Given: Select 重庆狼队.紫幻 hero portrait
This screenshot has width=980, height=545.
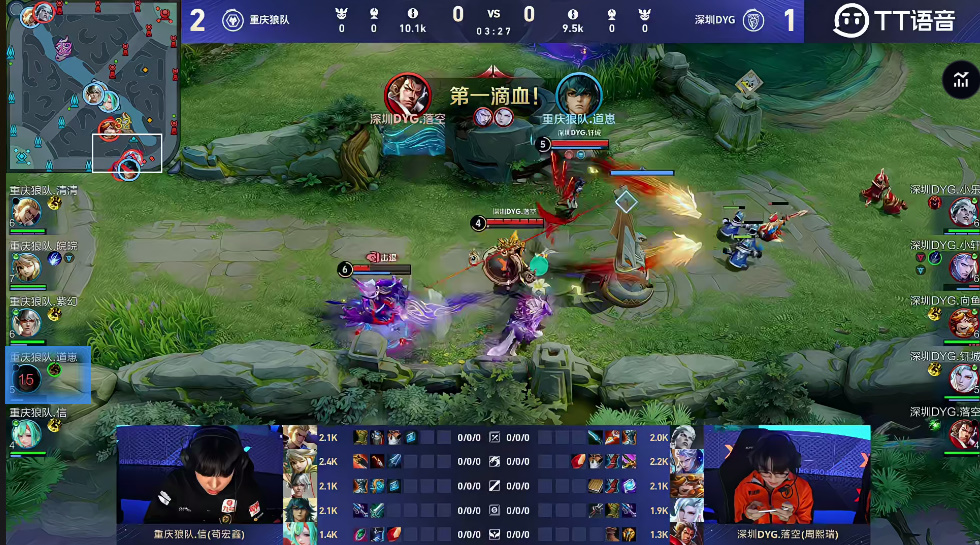Looking at the screenshot, I should (25, 322).
